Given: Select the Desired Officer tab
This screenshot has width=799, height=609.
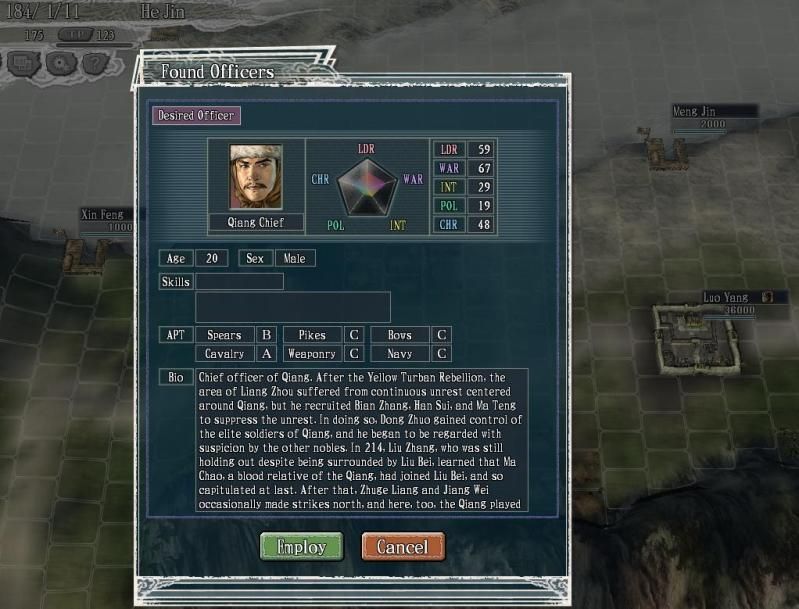Looking at the screenshot, I should click(196, 115).
